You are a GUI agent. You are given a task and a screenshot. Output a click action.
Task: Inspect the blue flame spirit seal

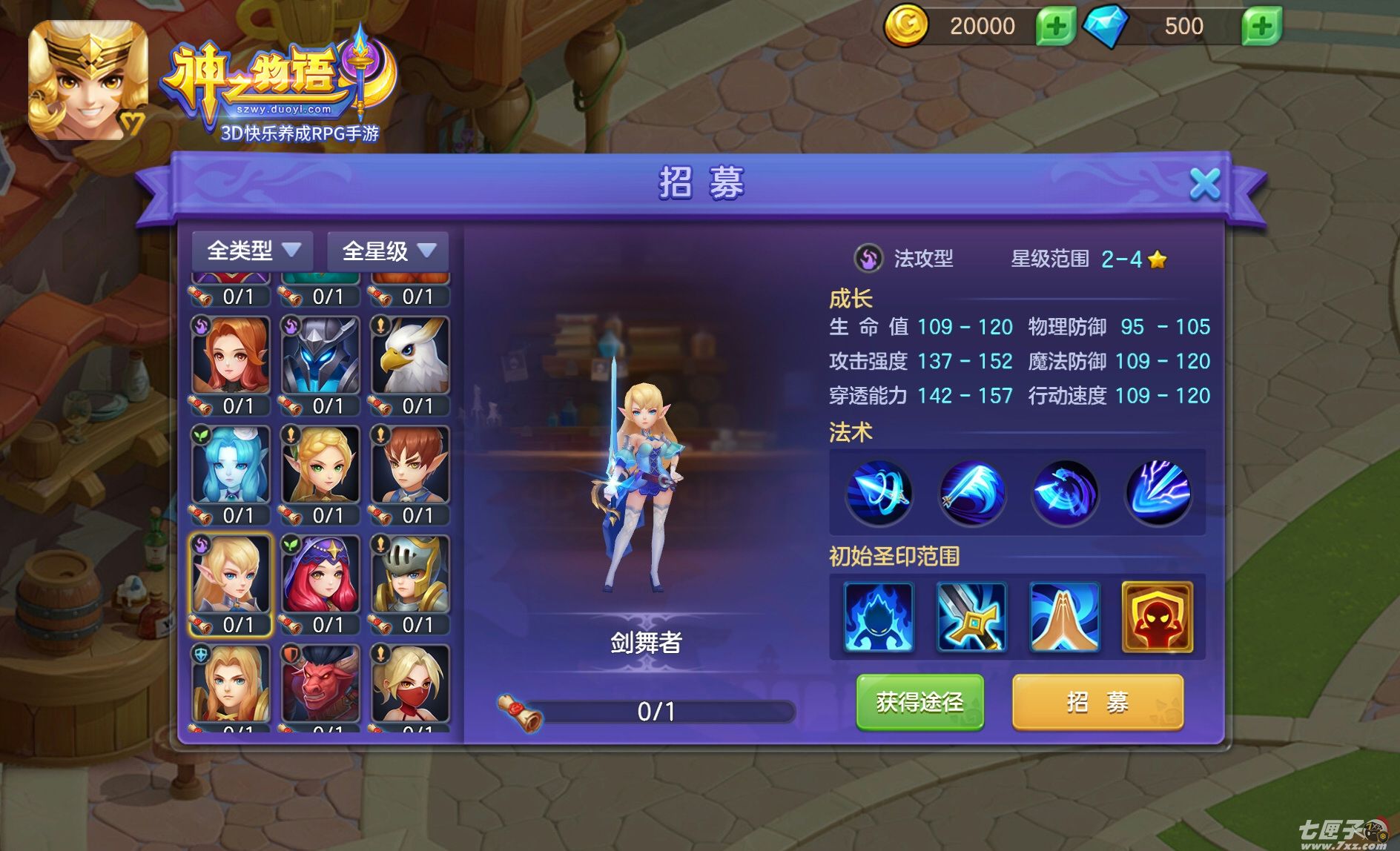(x=879, y=617)
